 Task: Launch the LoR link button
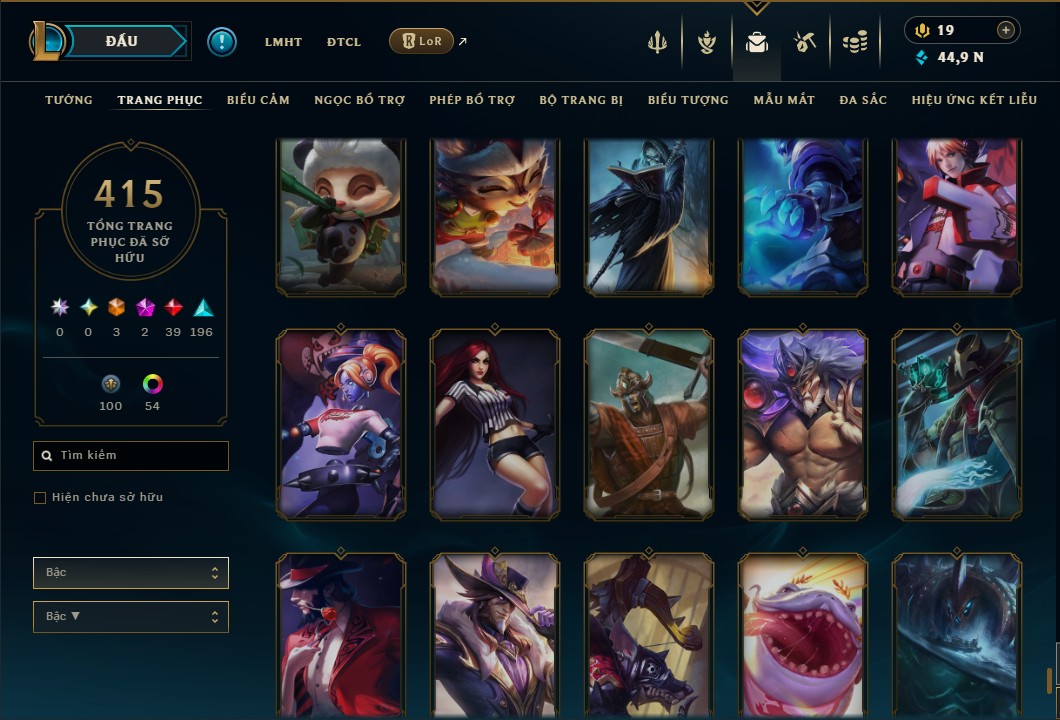point(421,41)
